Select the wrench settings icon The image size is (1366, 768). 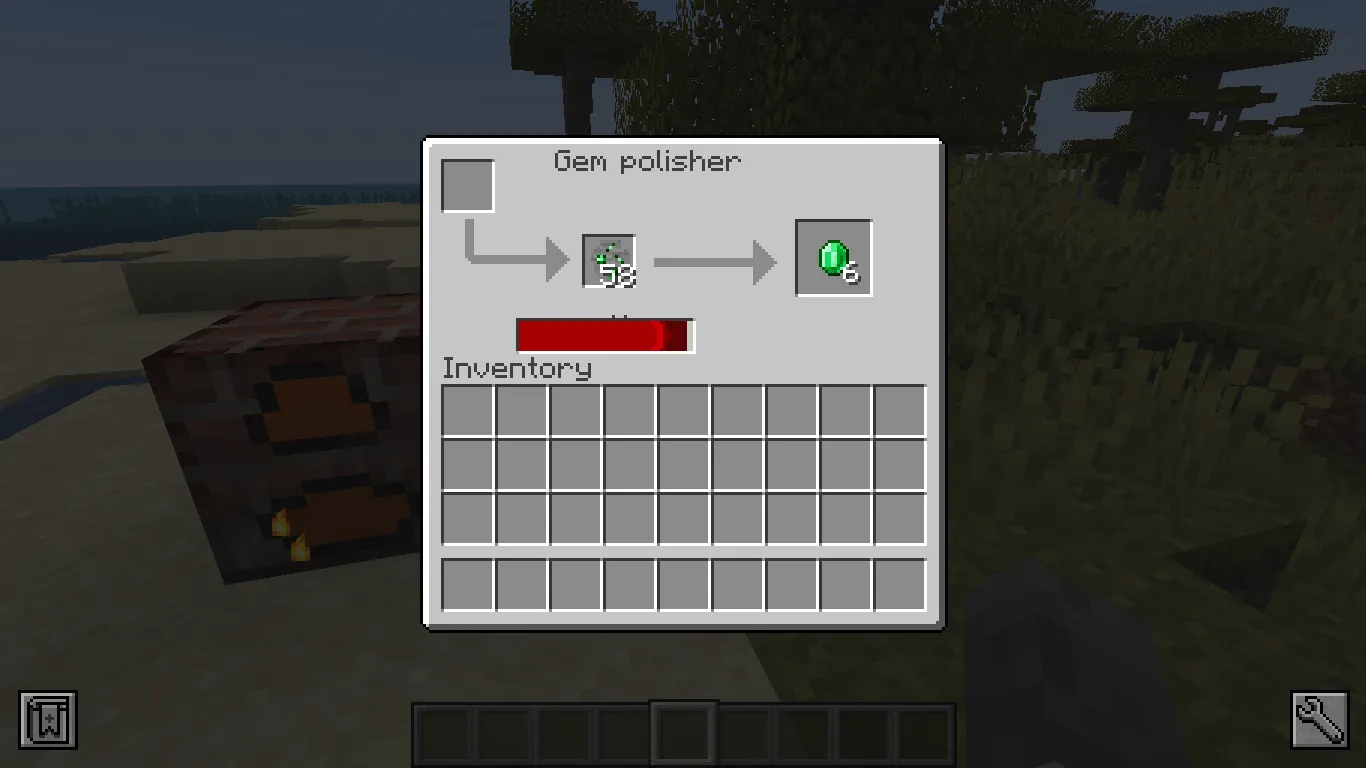pyautogui.click(x=1318, y=718)
